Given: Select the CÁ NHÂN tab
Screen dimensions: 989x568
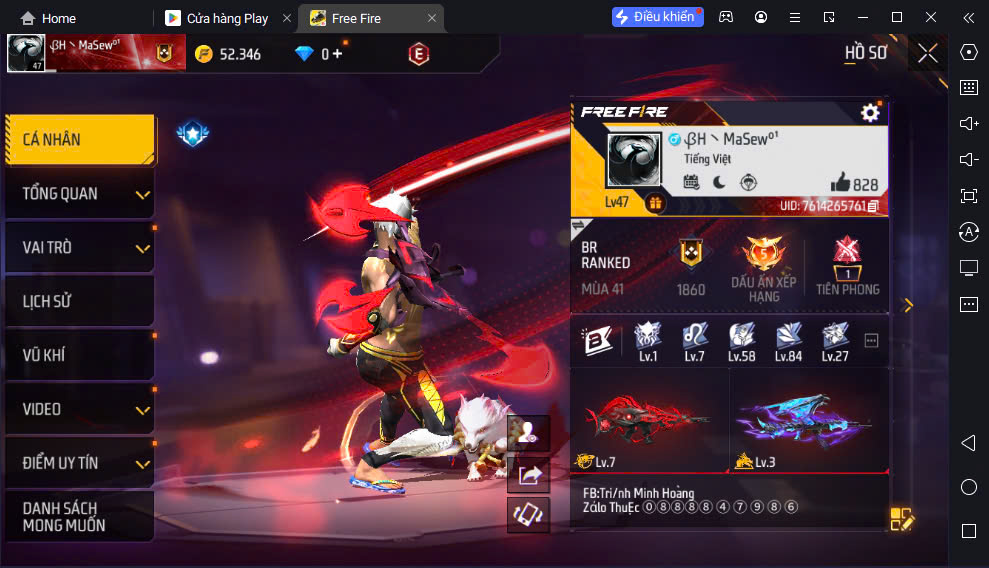Looking at the screenshot, I should [80, 140].
